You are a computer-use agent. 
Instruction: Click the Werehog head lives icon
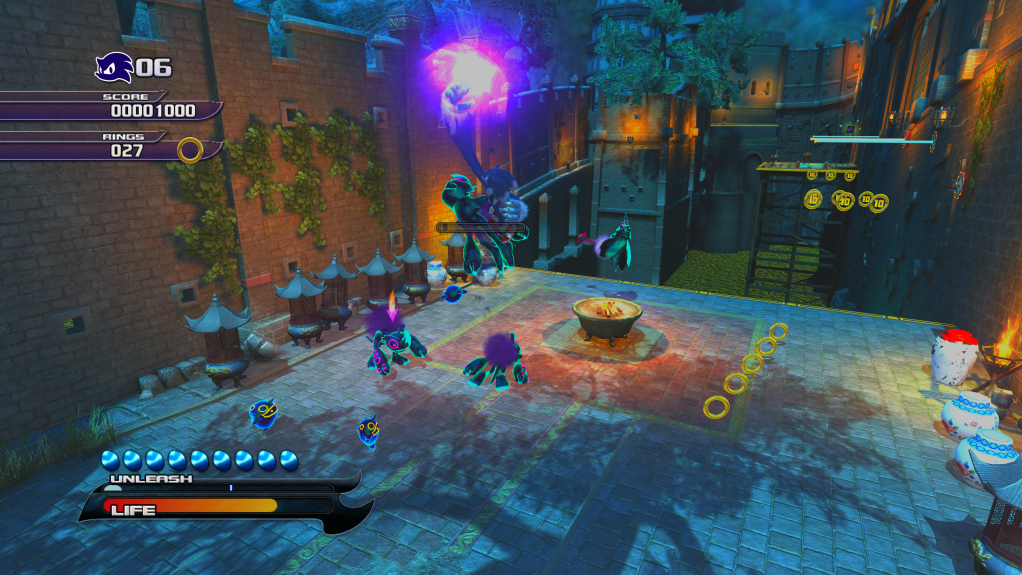tap(113, 67)
